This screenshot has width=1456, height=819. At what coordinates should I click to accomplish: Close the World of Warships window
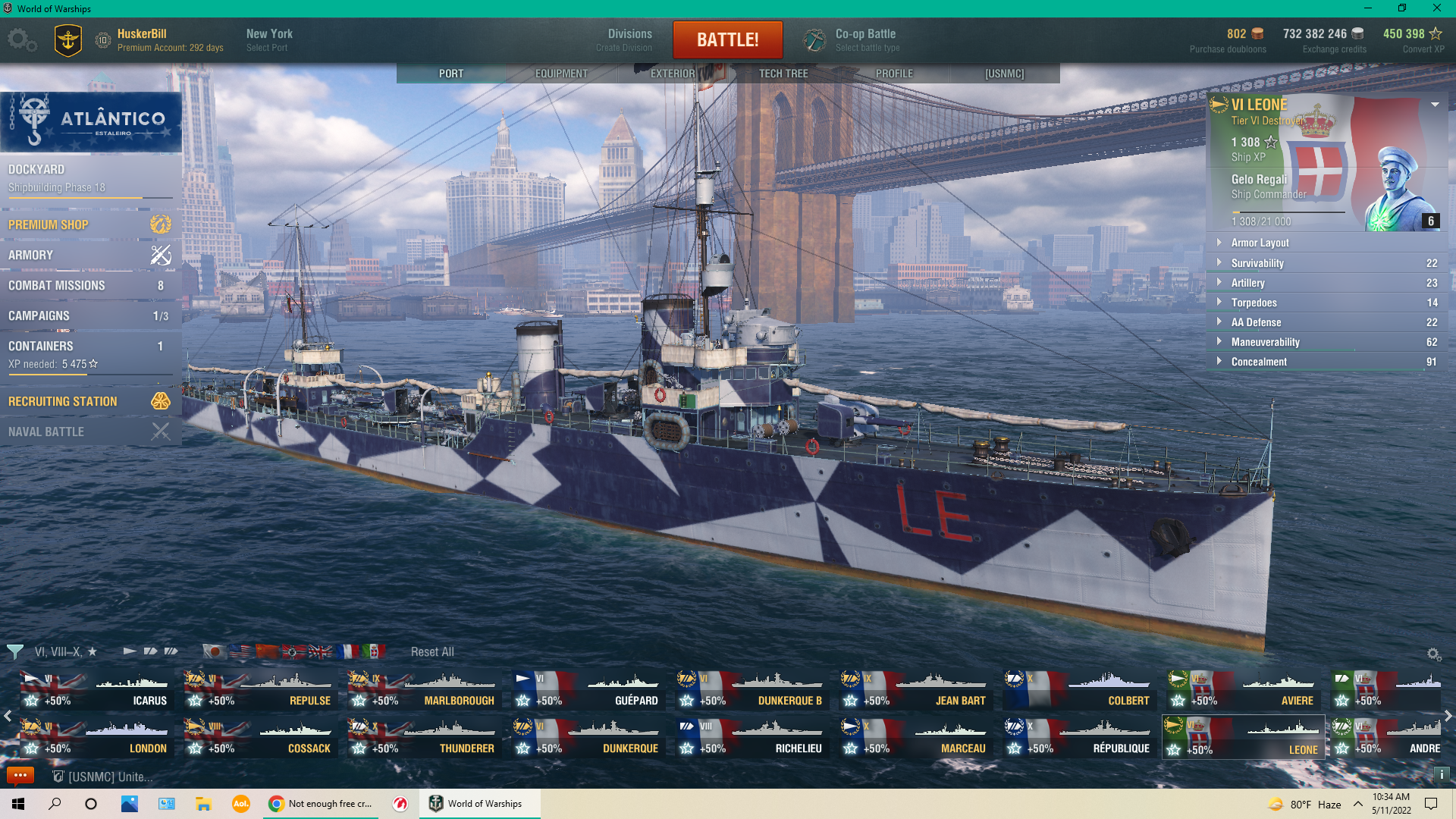pos(1436,8)
